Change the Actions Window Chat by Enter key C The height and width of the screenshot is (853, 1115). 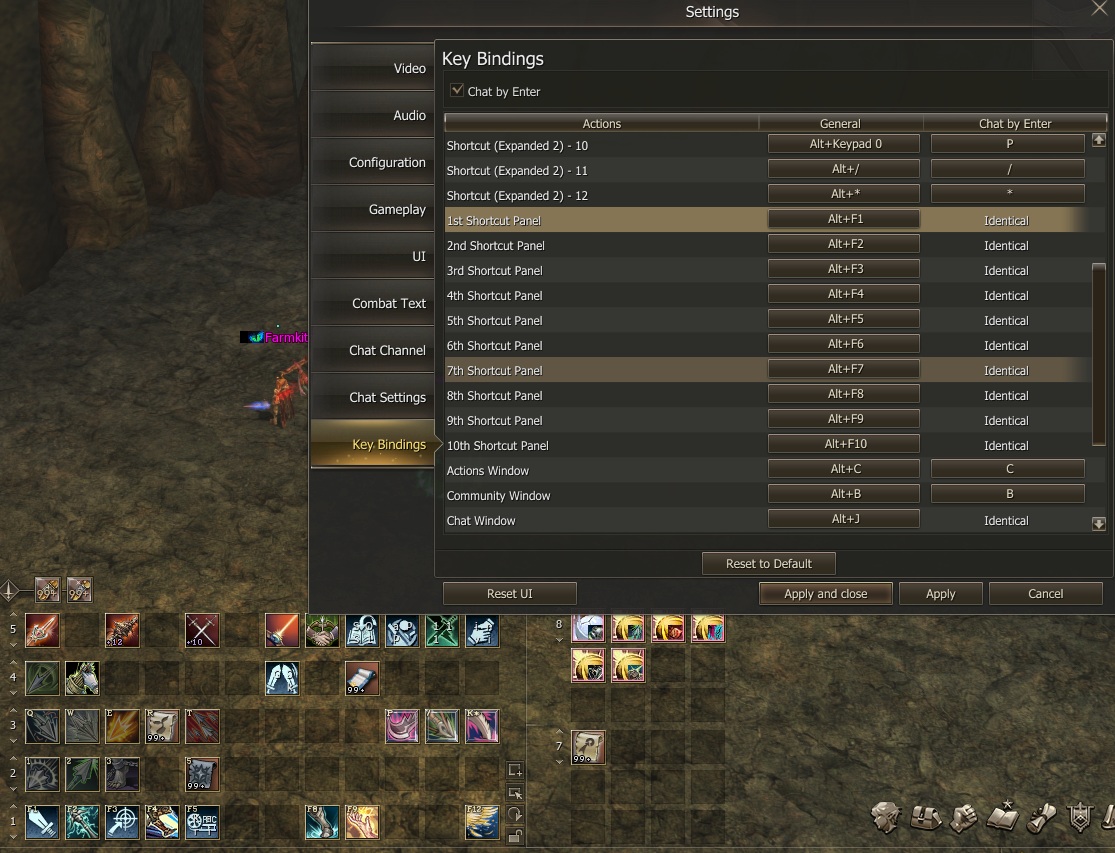click(x=1008, y=468)
